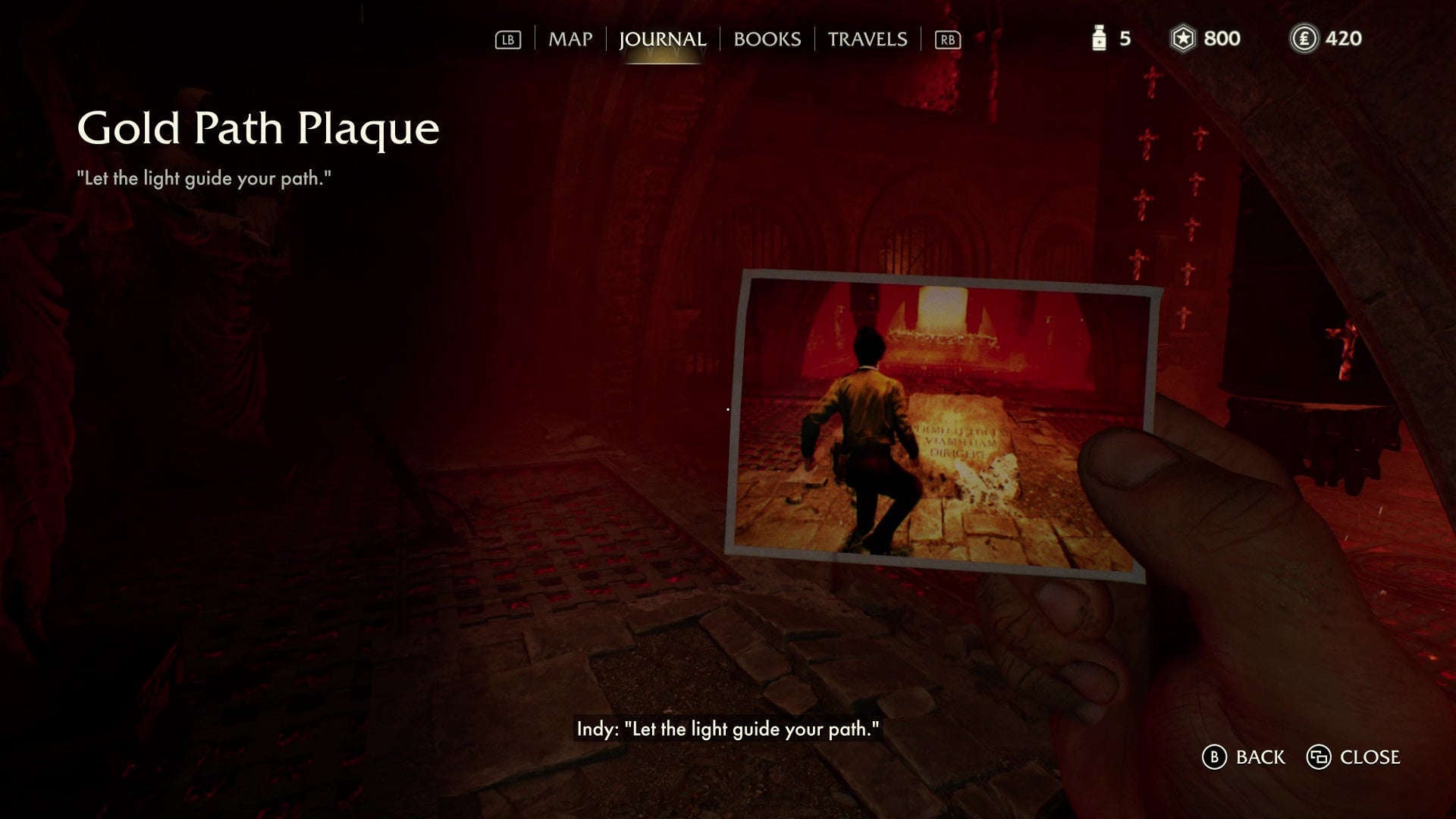Click the Close controller button icon
The image size is (1456, 819).
(1320, 757)
